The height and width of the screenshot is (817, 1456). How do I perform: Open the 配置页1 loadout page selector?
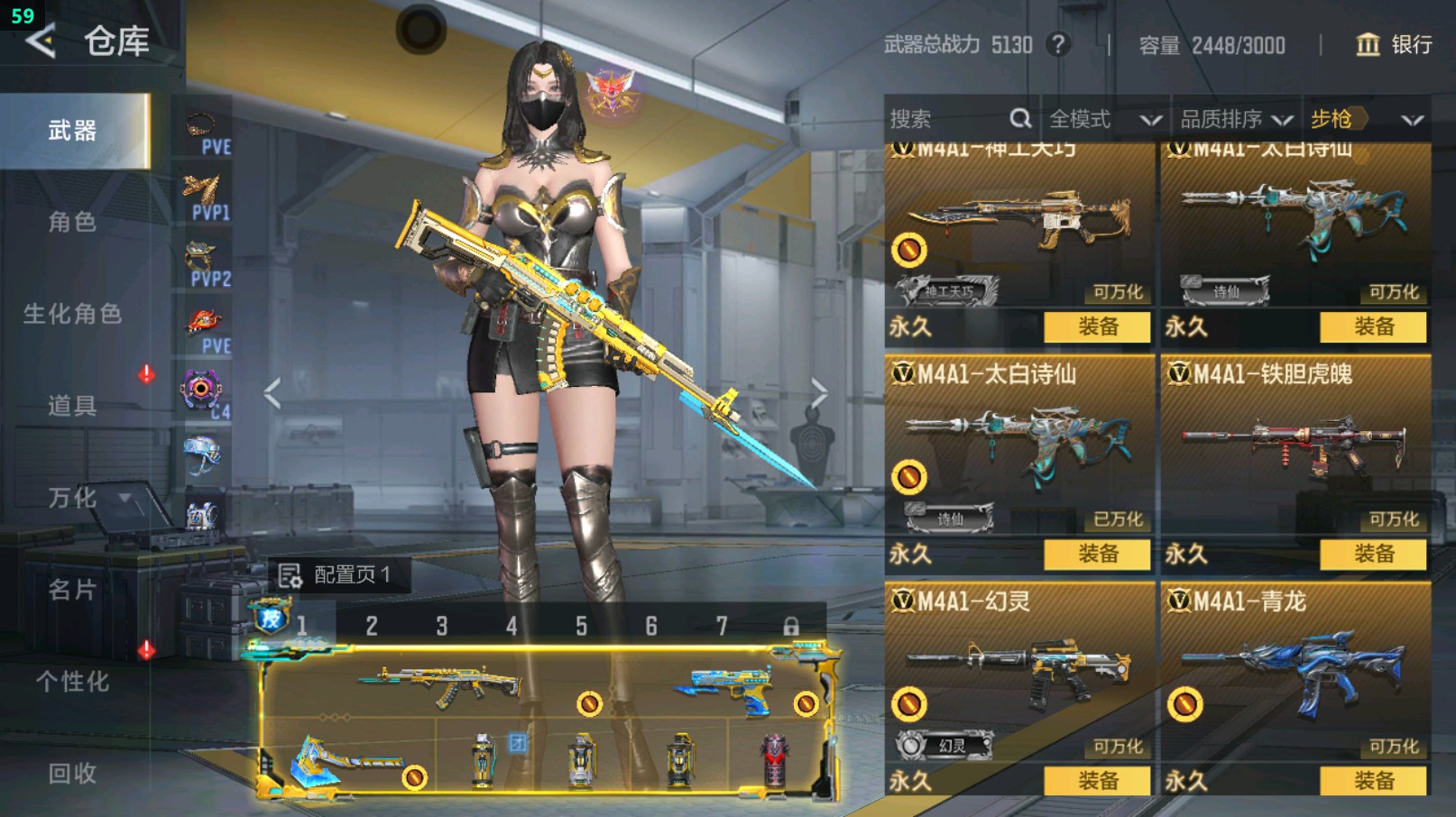coord(336,574)
